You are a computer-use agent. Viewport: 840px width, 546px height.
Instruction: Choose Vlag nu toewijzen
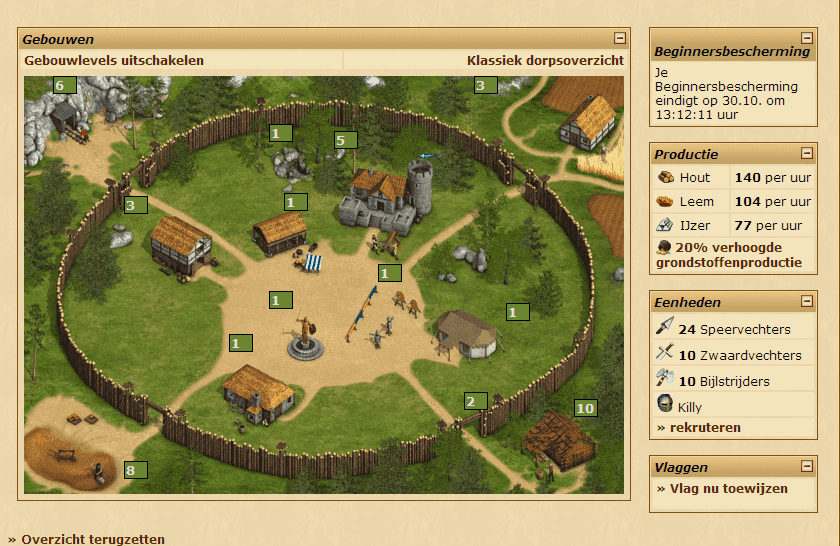click(x=722, y=489)
